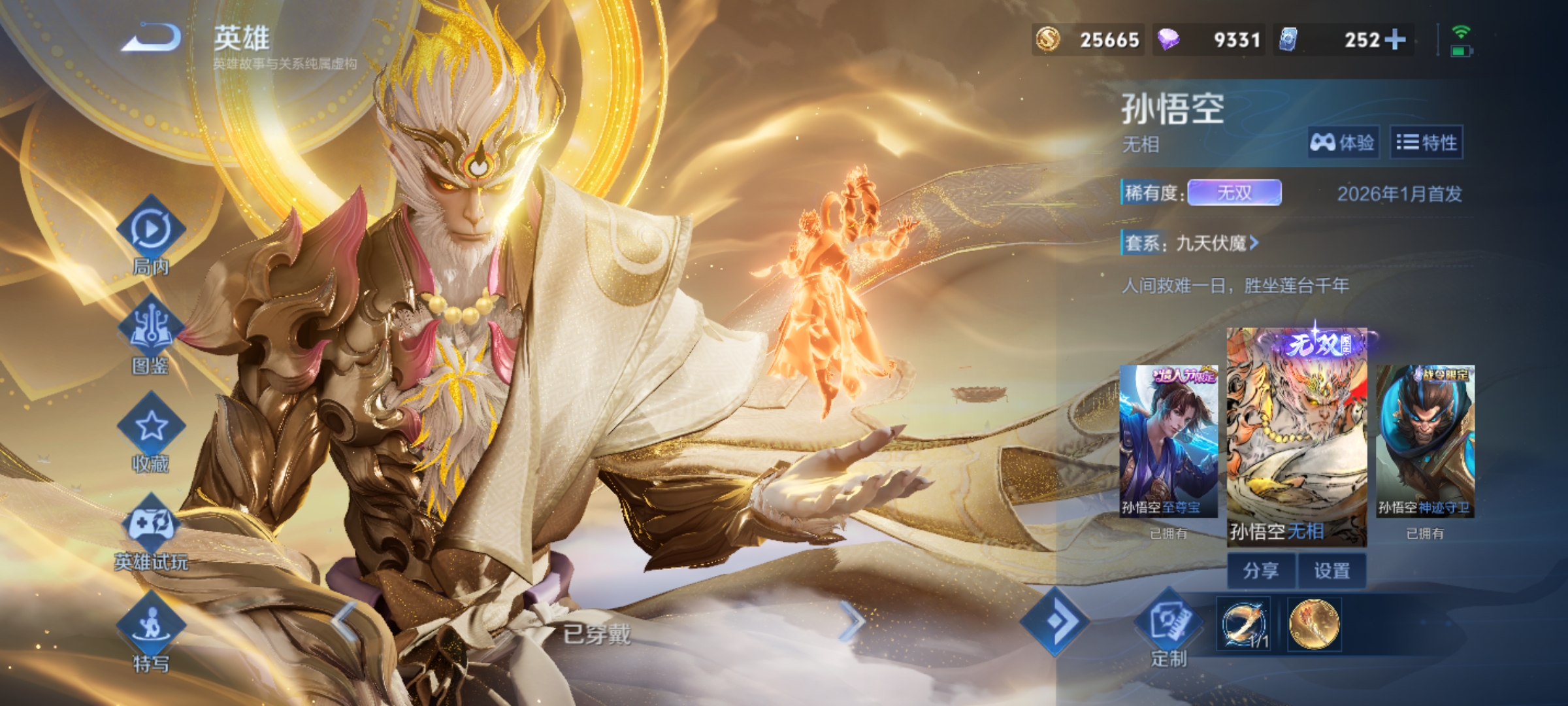Open the 特性 features list
This screenshot has height=706, width=1568.
pos(1426,142)
